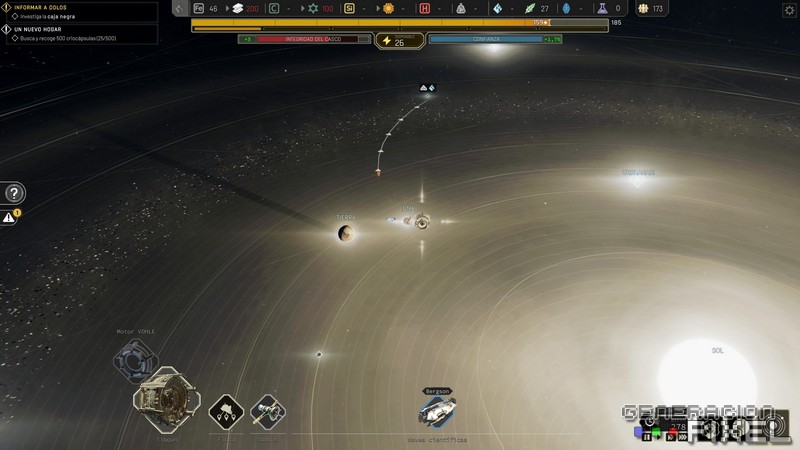Select the Fe iron resource icon
Viewport: 800px width, 450px height.
199,9
